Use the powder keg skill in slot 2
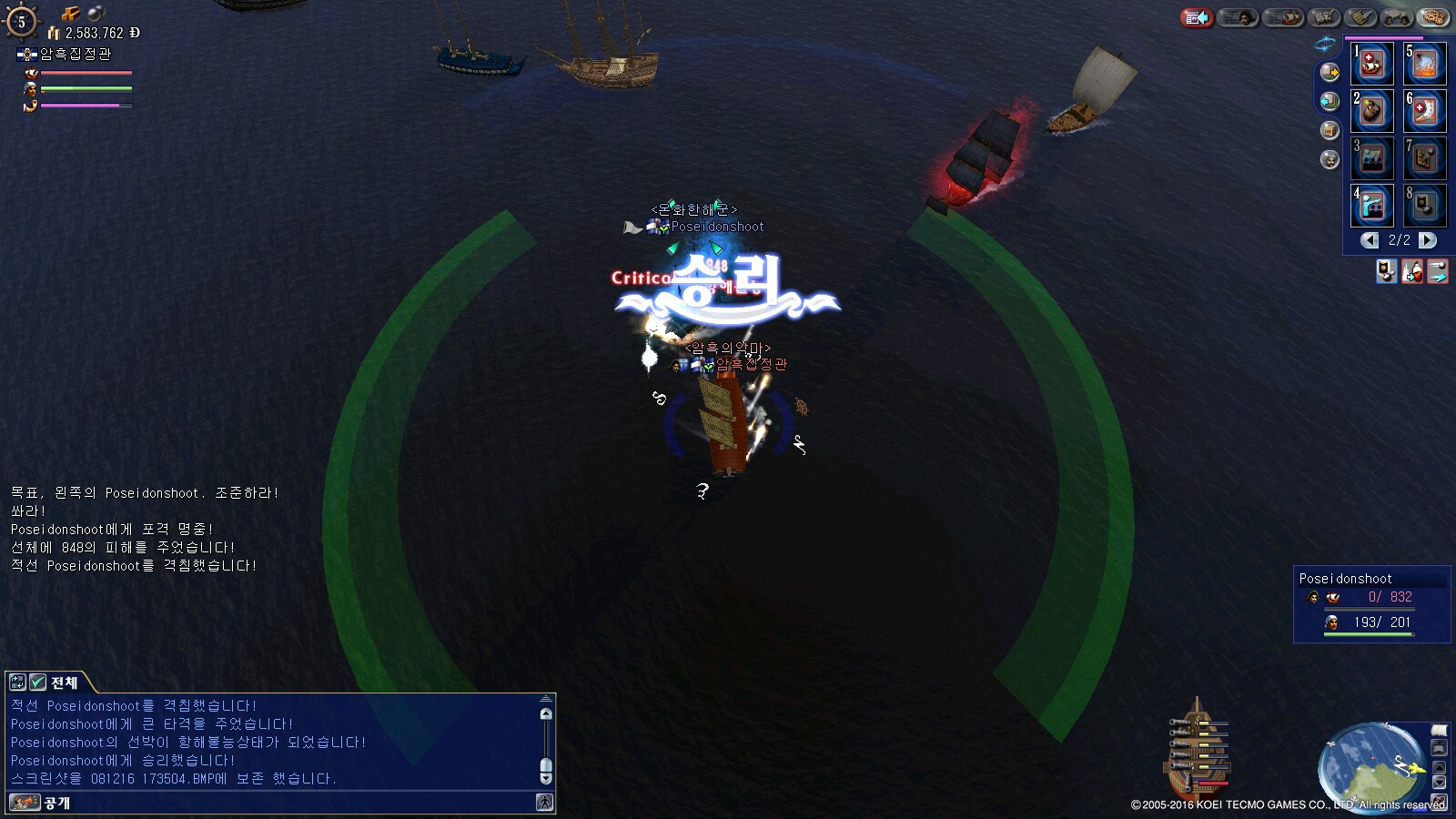Image resolution: width=1456 pixels, height=819 pixels. [x=1371, y=111]
